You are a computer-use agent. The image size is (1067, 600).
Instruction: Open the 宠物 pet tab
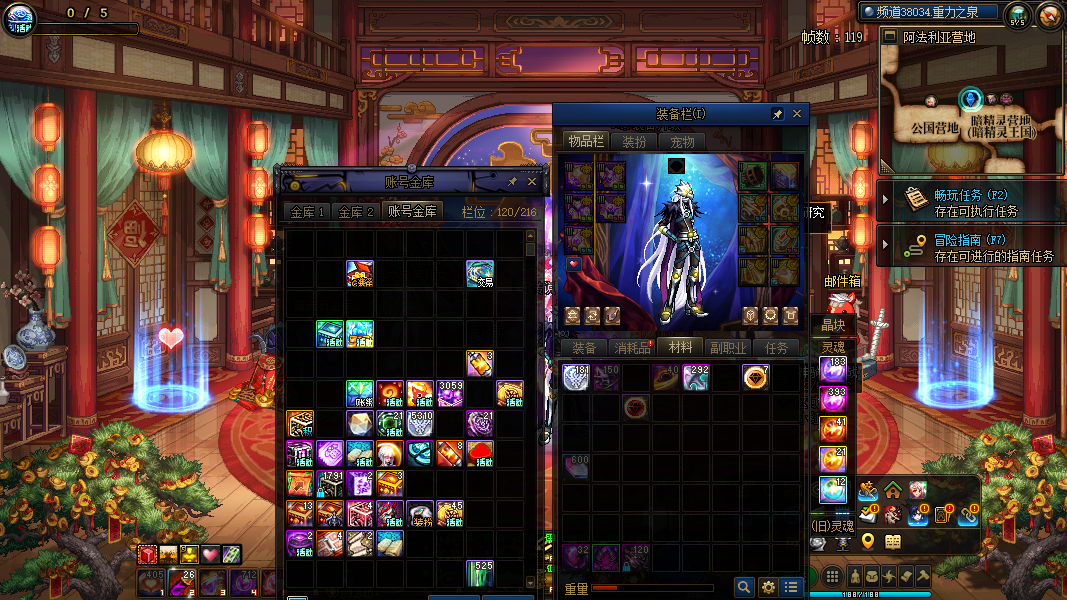click(683, 142)
